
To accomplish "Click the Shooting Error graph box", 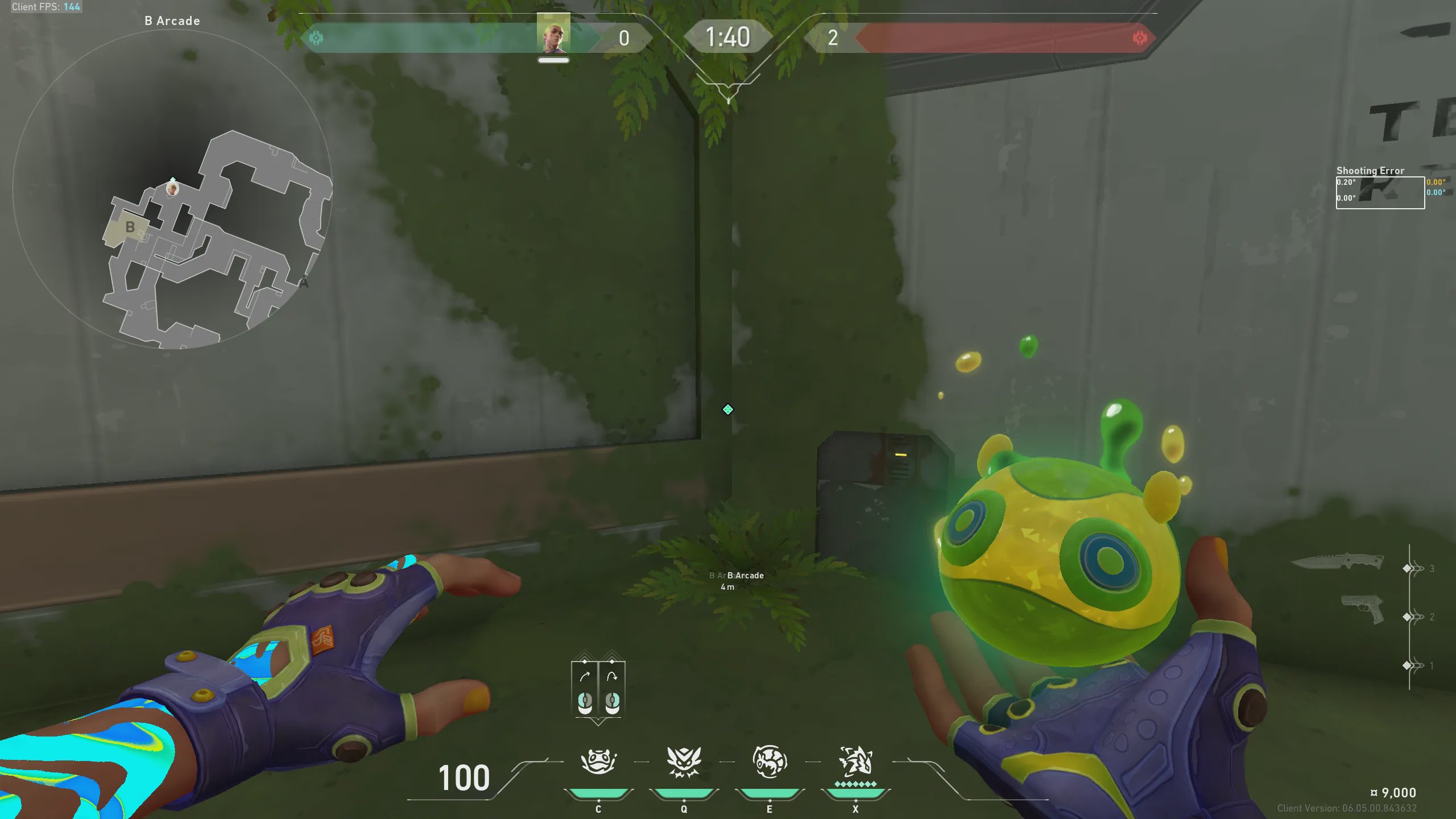I will [1380, 193].
